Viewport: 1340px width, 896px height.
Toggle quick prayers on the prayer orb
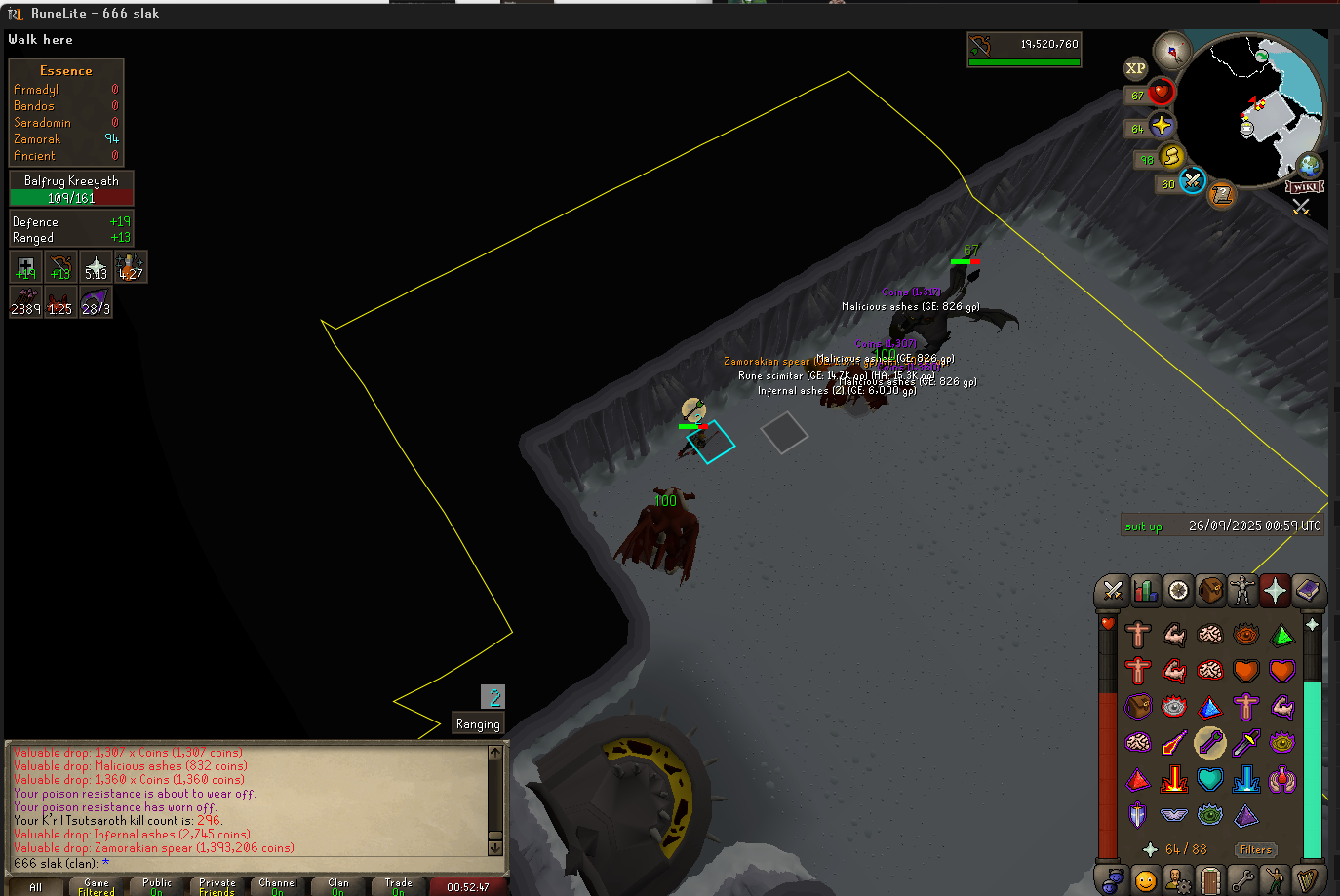[1161, 126]
